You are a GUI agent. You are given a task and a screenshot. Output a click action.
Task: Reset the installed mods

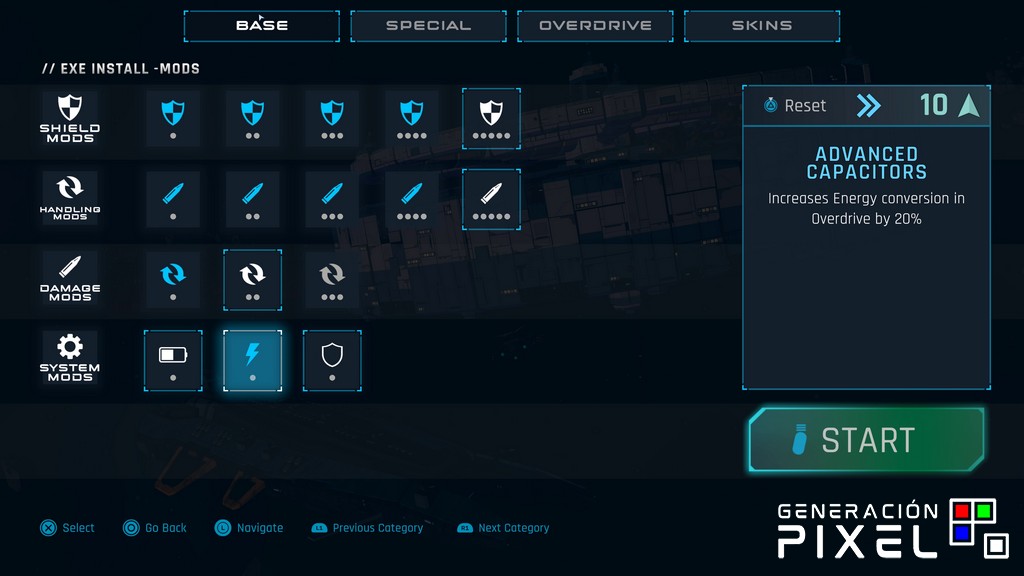click(796, 105)
